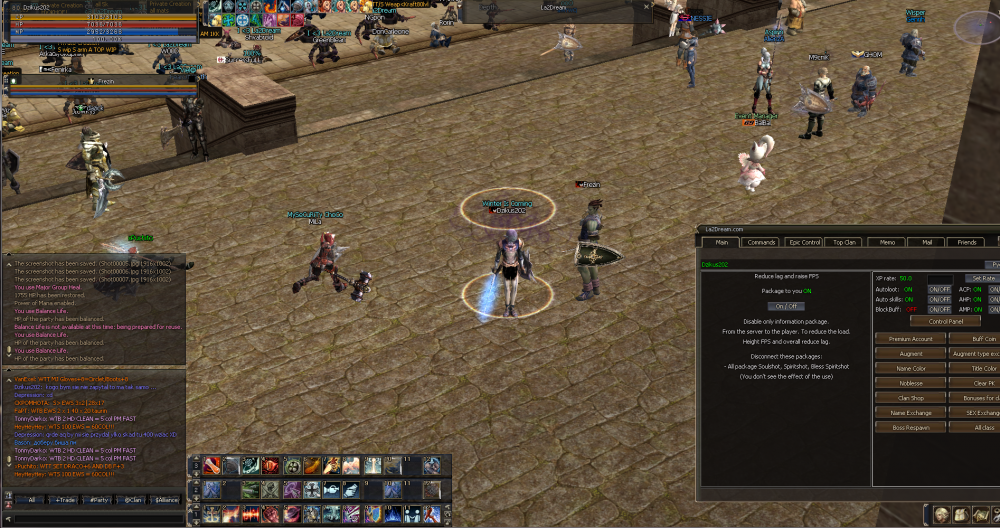Open the Mail tab
Screen dimensions: 1000x528
click(x=927, y=242)
